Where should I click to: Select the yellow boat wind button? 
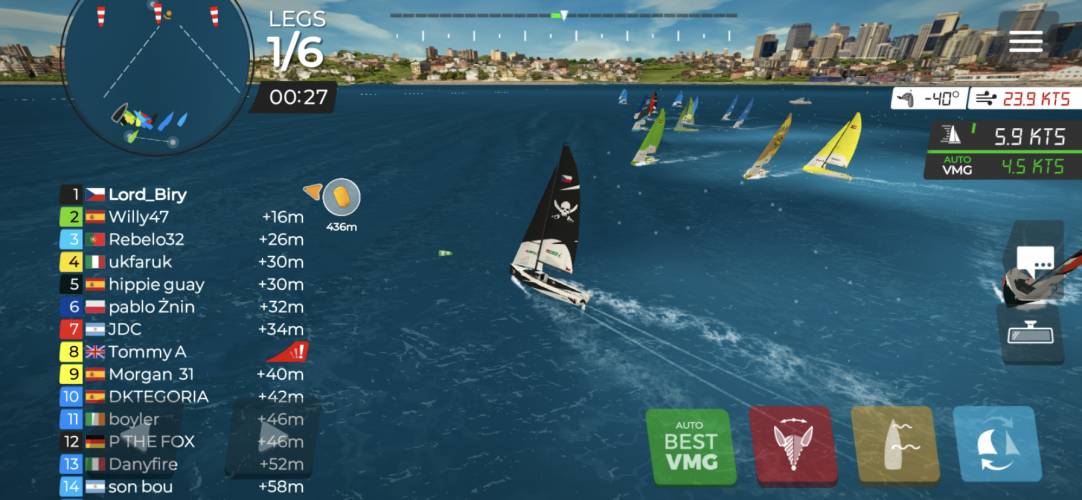(895, 445)
